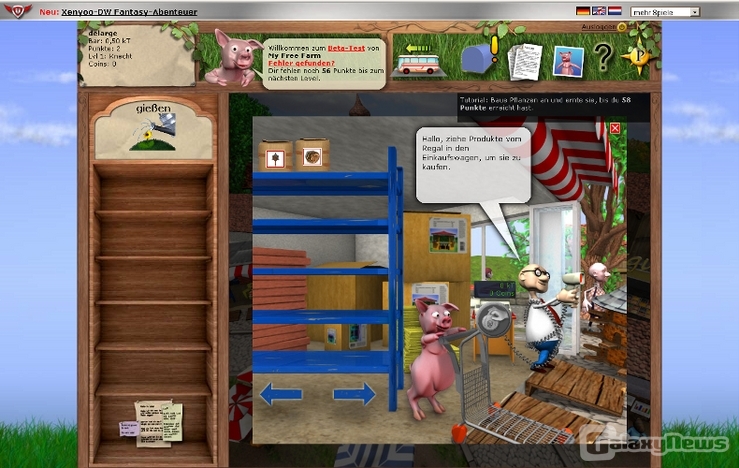The height and width of the screenshot is (468, 739).
Task: Open the 'mehr Spiele' dropdown
Action: [x=664, y=12]
